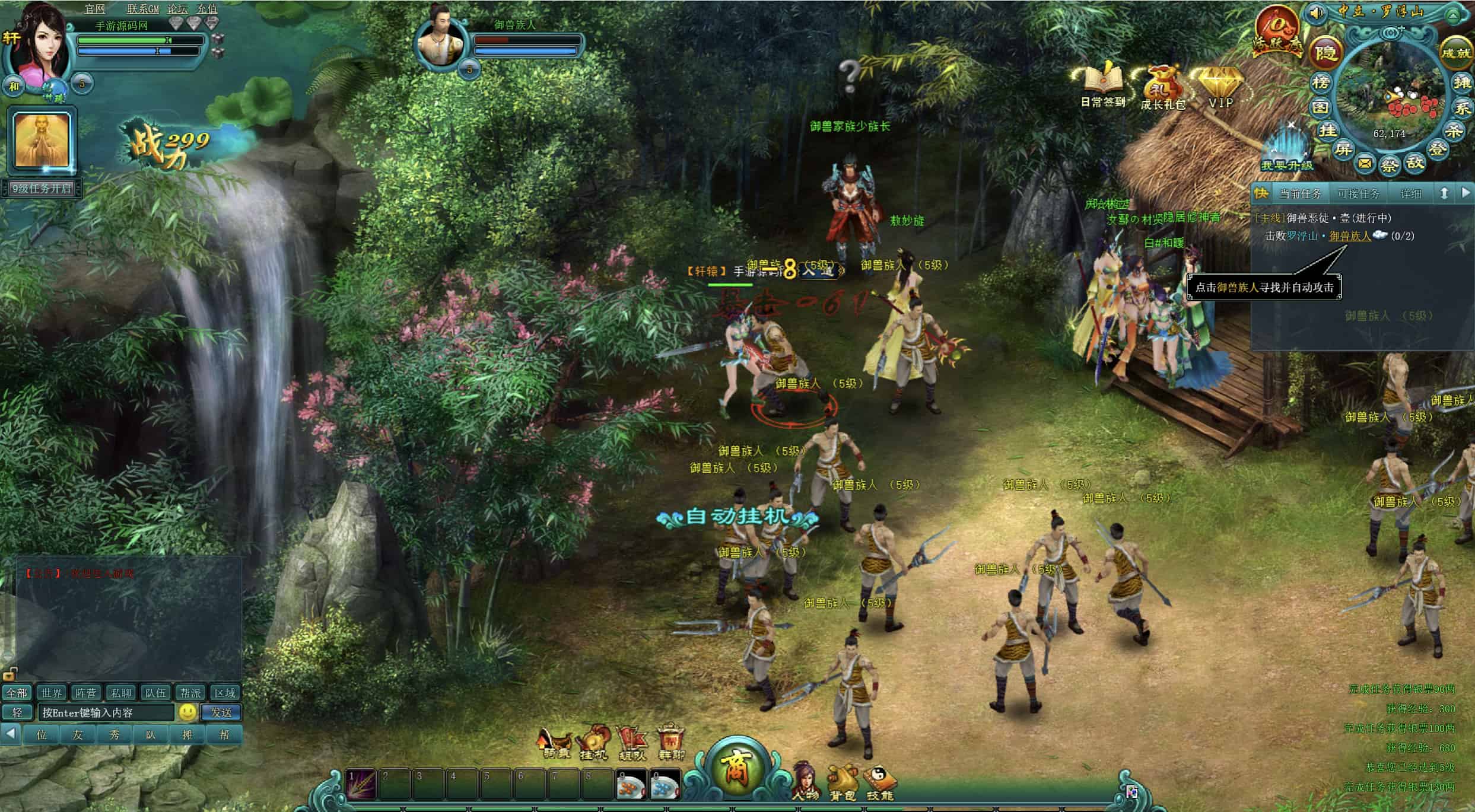Send the chat message with 发送
This screenshot has width=1475, height=812.
click(x=221, y=712)
